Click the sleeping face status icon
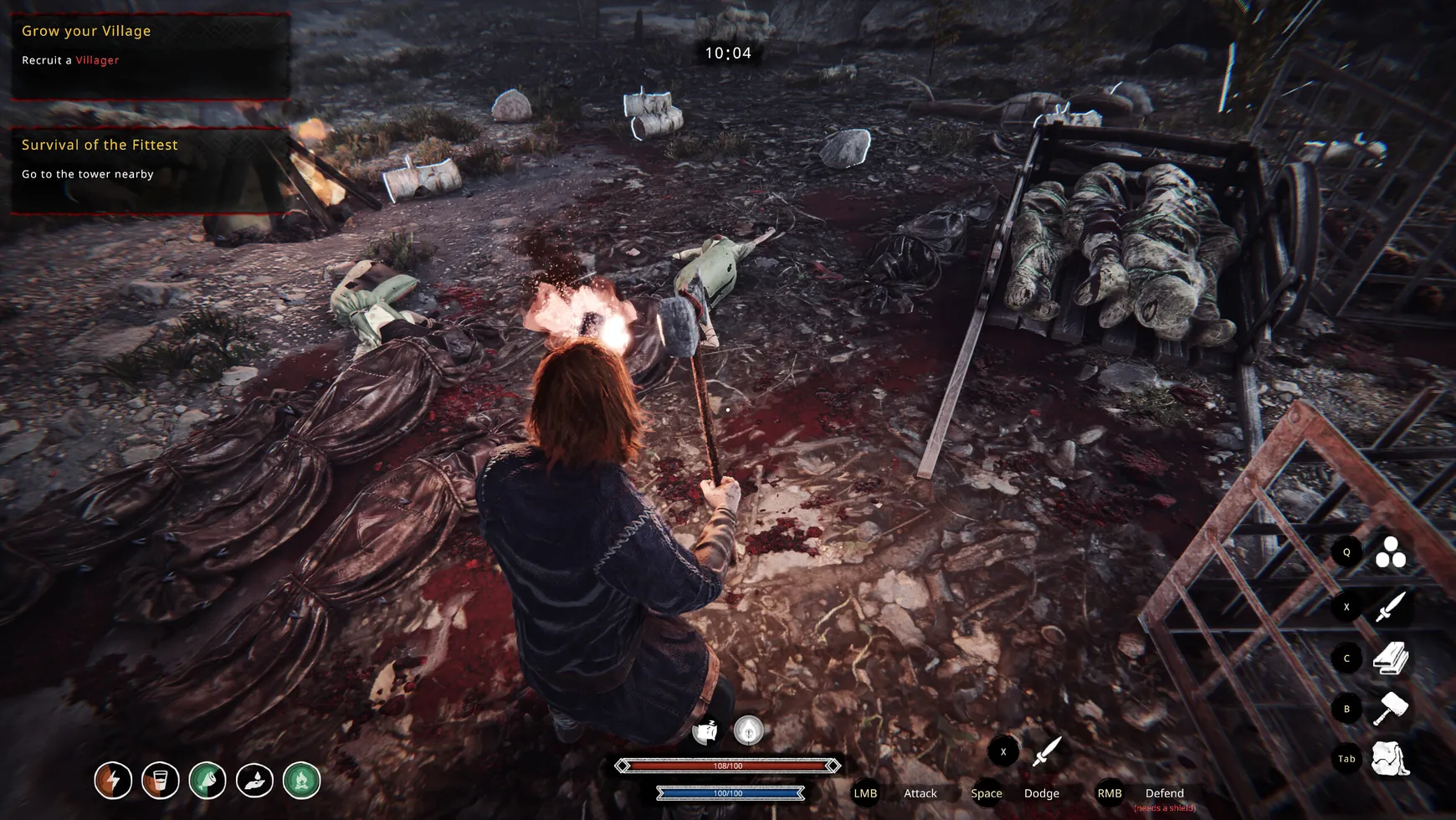Viewport: 1456px width, 820px height. [x=705, y=731]
